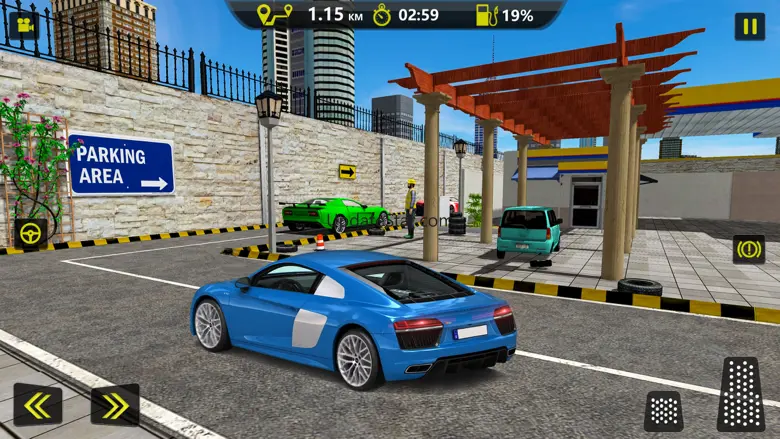Image resolution: width=780 pixels, height=439 pixels.
Task: Pause the game
Action: pos(749,27)
